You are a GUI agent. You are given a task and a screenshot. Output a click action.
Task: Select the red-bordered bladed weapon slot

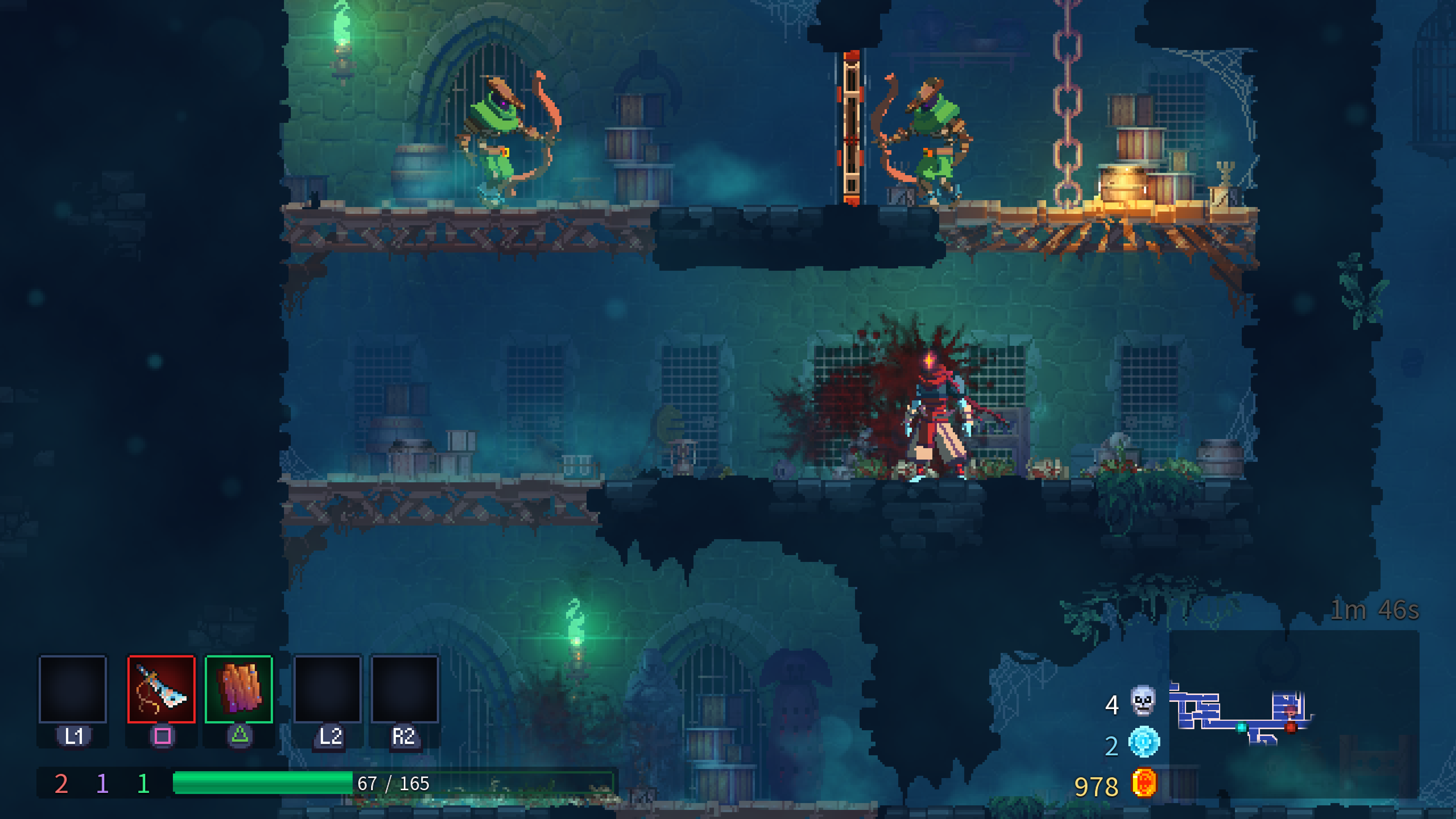tap(161, 689)
